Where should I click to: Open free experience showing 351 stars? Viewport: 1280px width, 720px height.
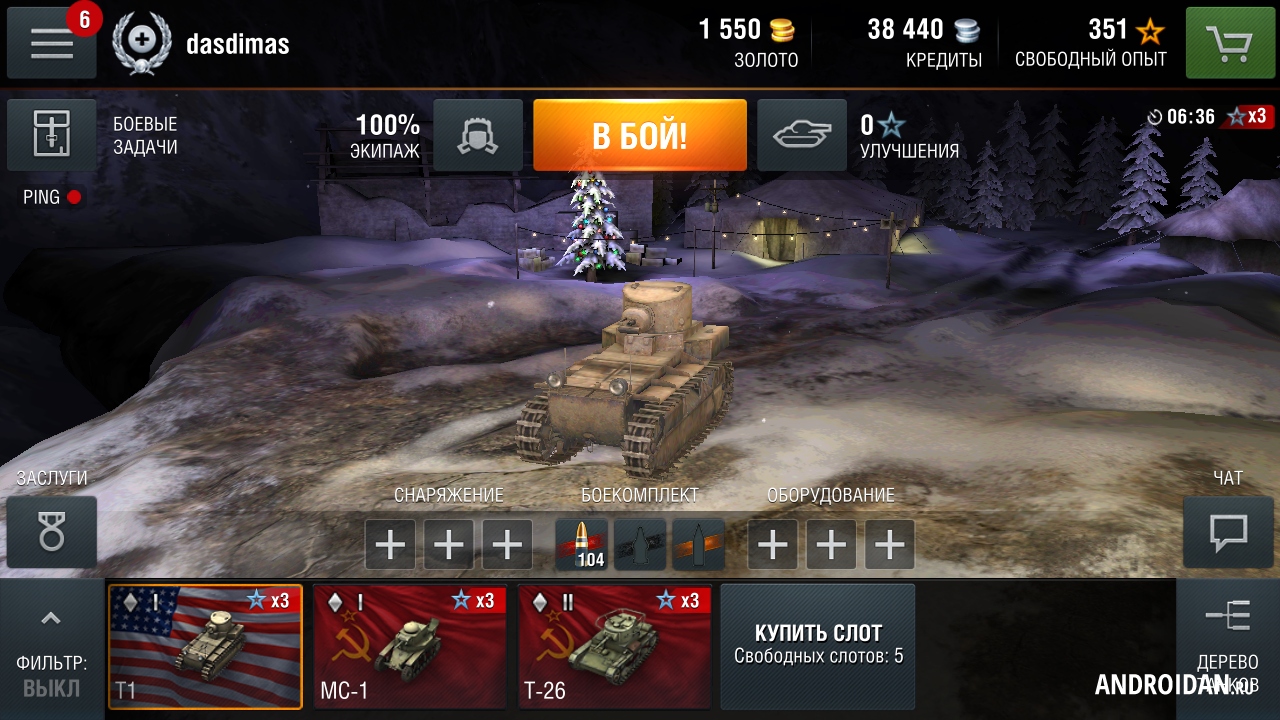pyautogui.click(x=1089, y=42)
